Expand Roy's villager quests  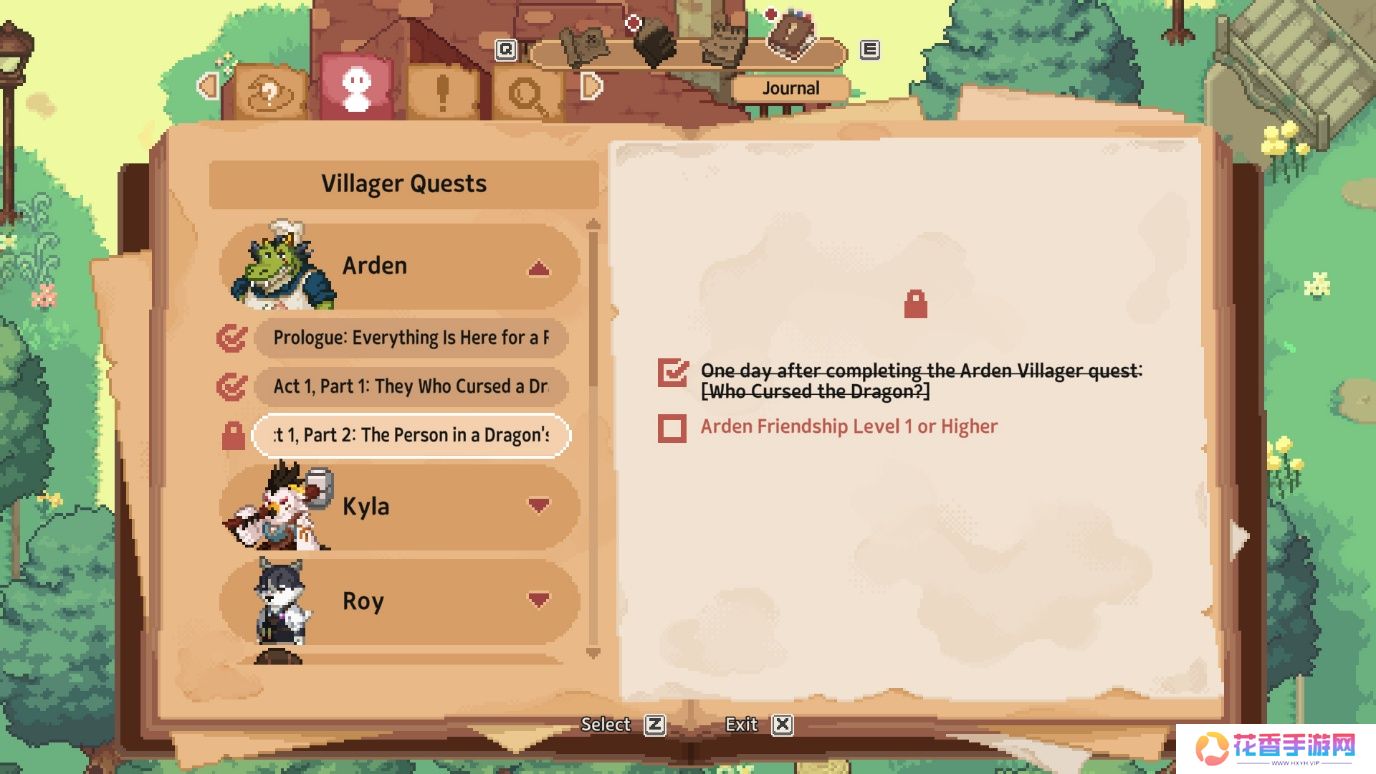pos(538,600)
